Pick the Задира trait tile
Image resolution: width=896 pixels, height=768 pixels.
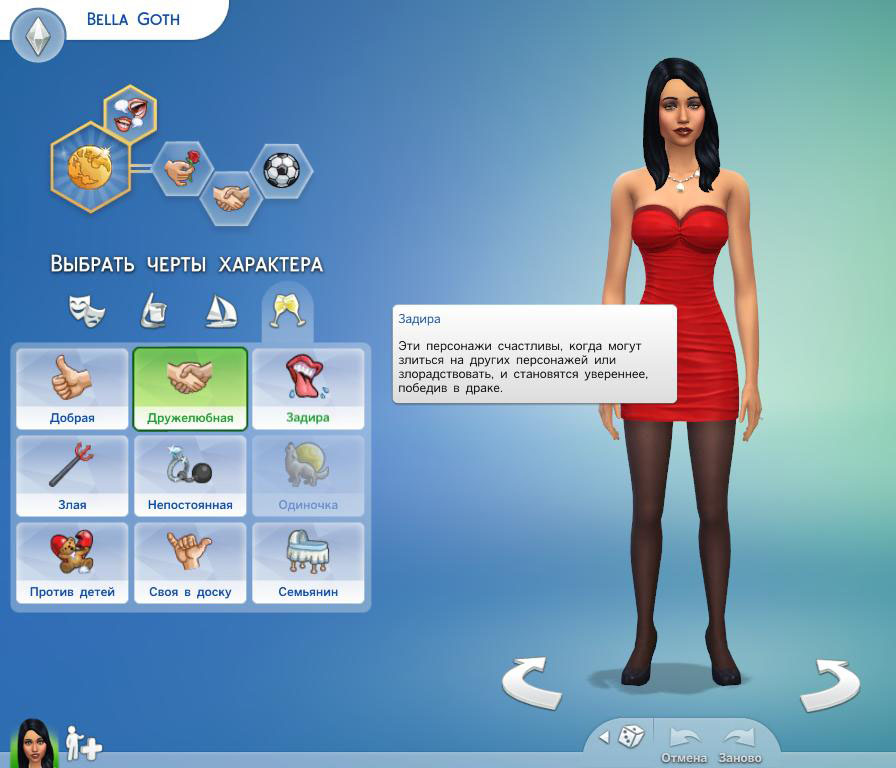pos(308,388)
